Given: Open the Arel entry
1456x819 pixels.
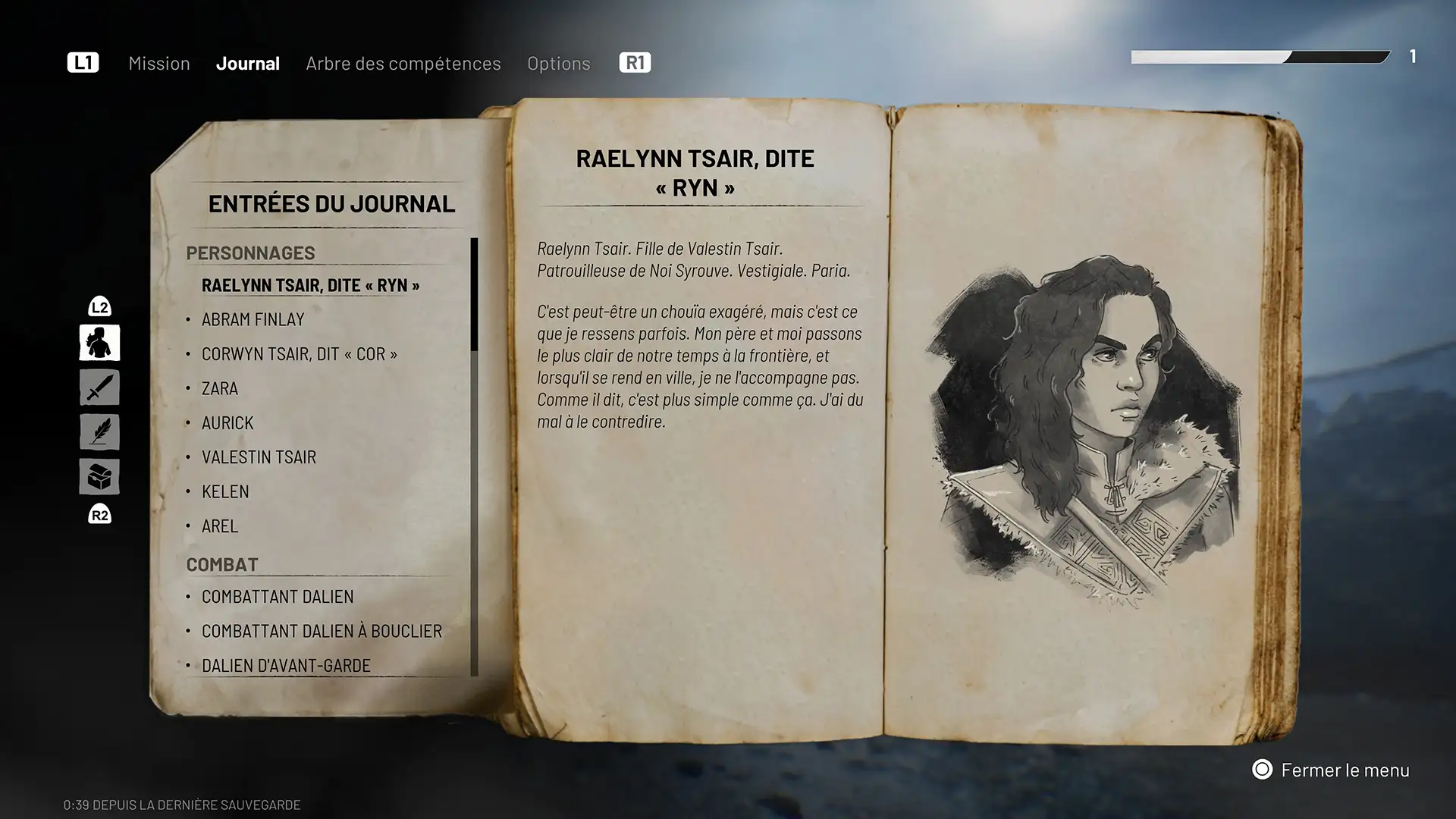Looking at the screenshot, I should (x=220, y=526).
